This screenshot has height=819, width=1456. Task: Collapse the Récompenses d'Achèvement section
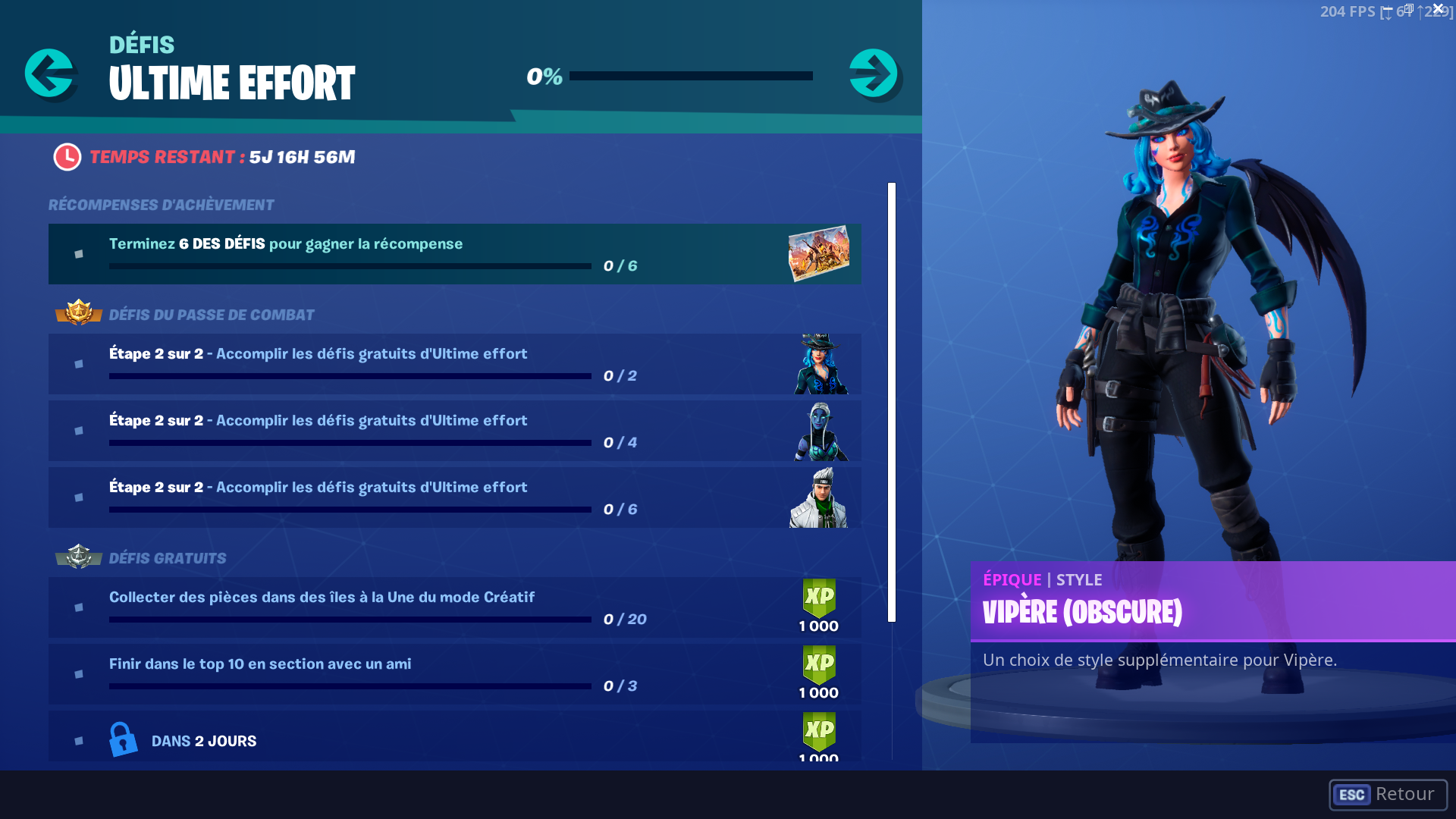coord(160,204)
